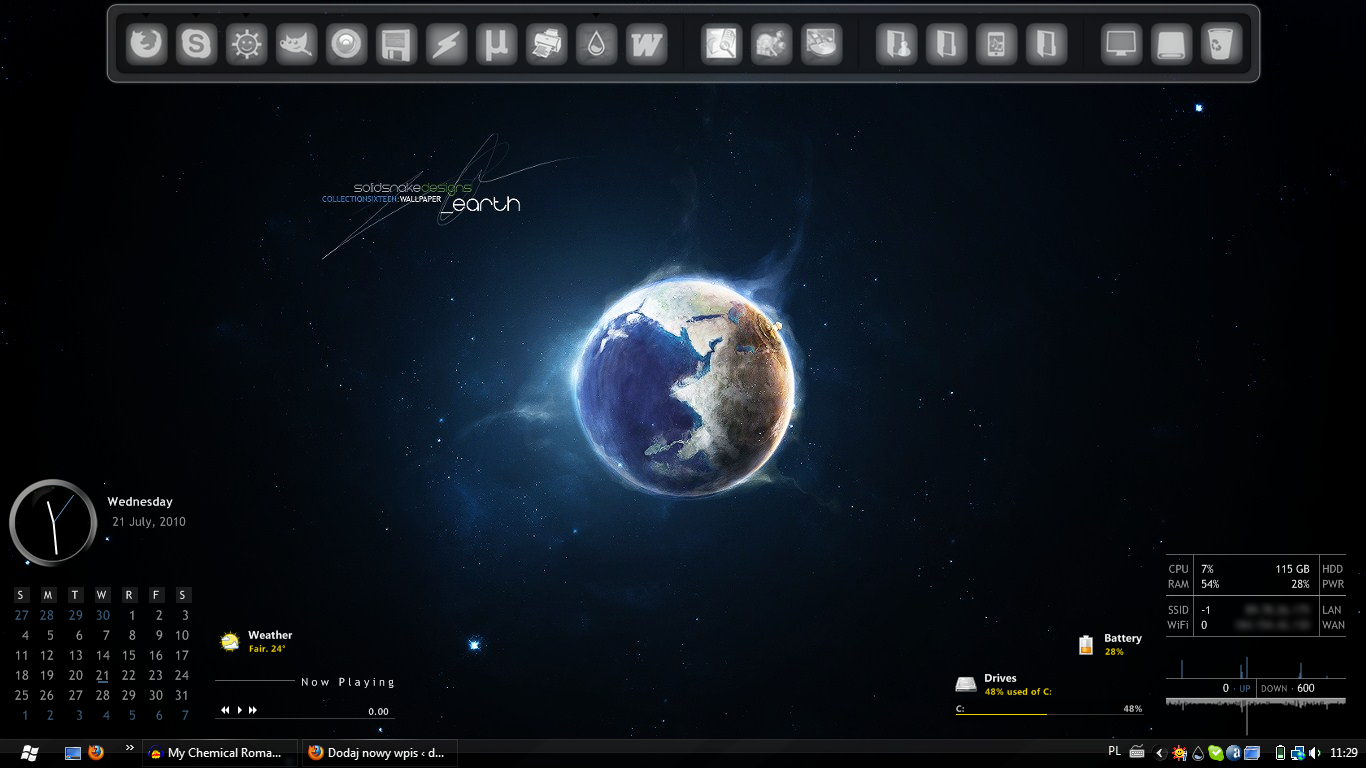Click the play button in Now Playing
Screen dimensions: 1366x768
click(x=239, y=710)
